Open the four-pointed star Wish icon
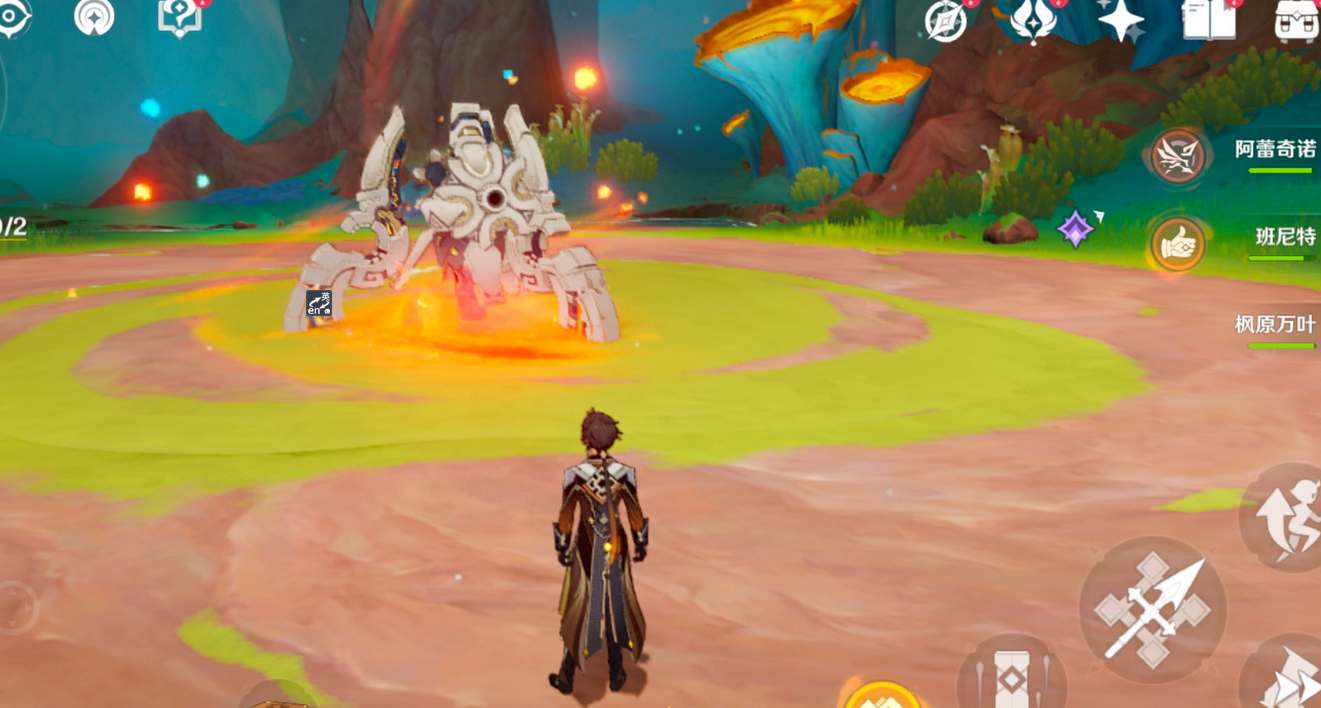The width and height of the screenshot is (1321, 708). pyautogui.click(x=1120, y=19)
